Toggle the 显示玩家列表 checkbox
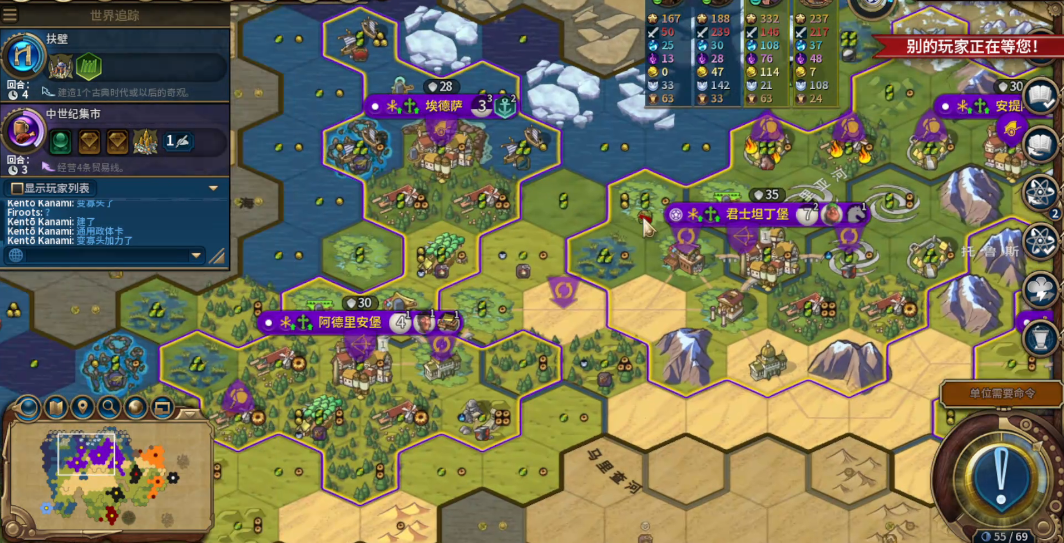 click(x=17, y=188)
